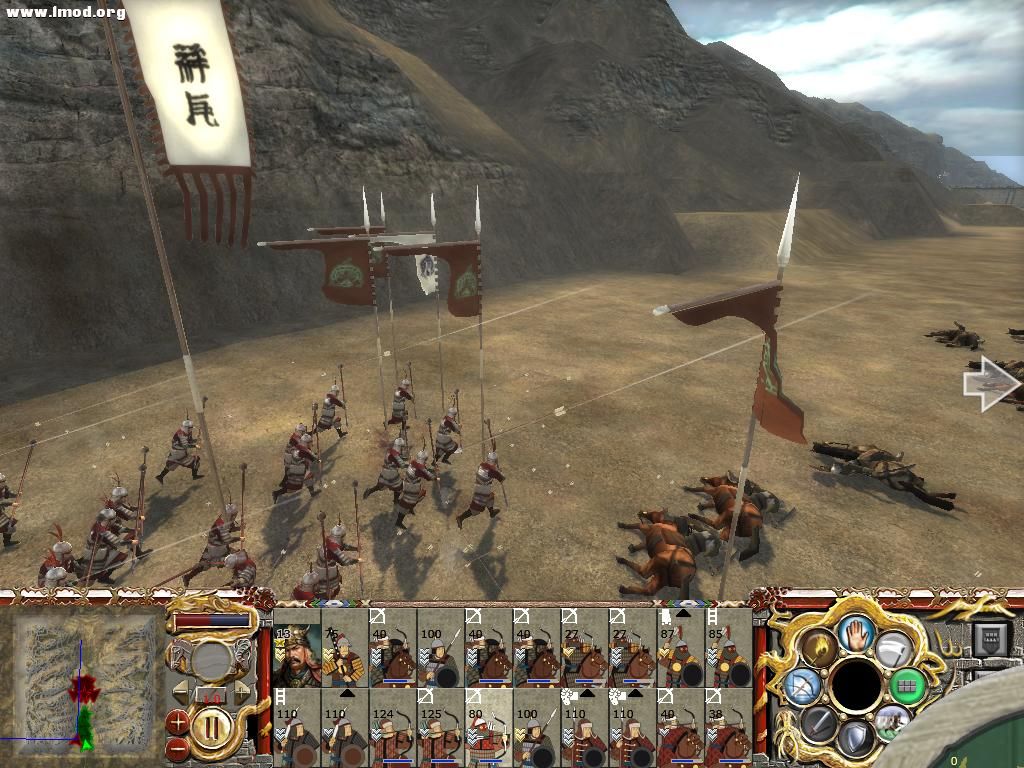Open the green group formation button
This screenshot has height=768, width=1024.
point(907,685)
